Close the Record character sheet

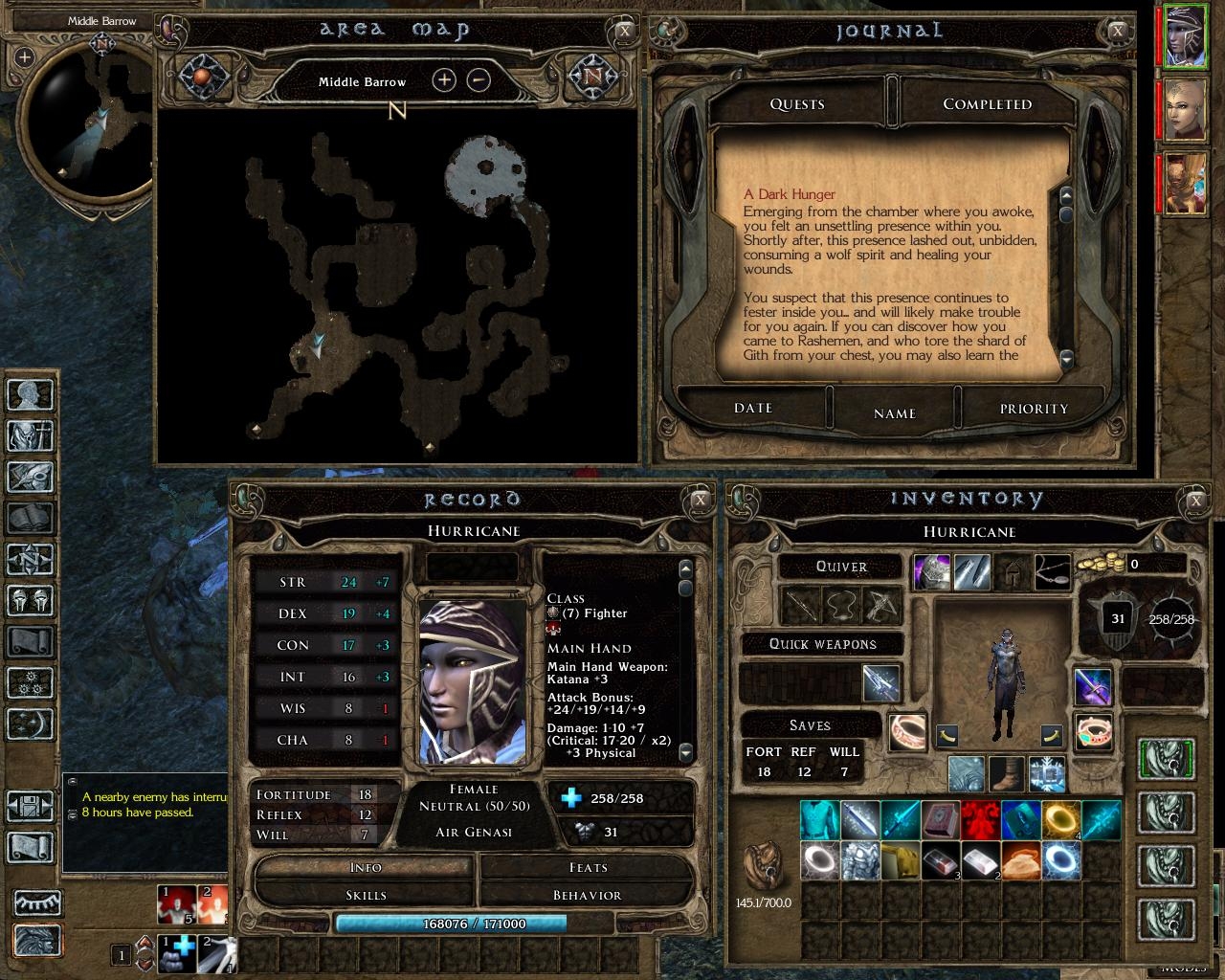(x=701, y=500)
